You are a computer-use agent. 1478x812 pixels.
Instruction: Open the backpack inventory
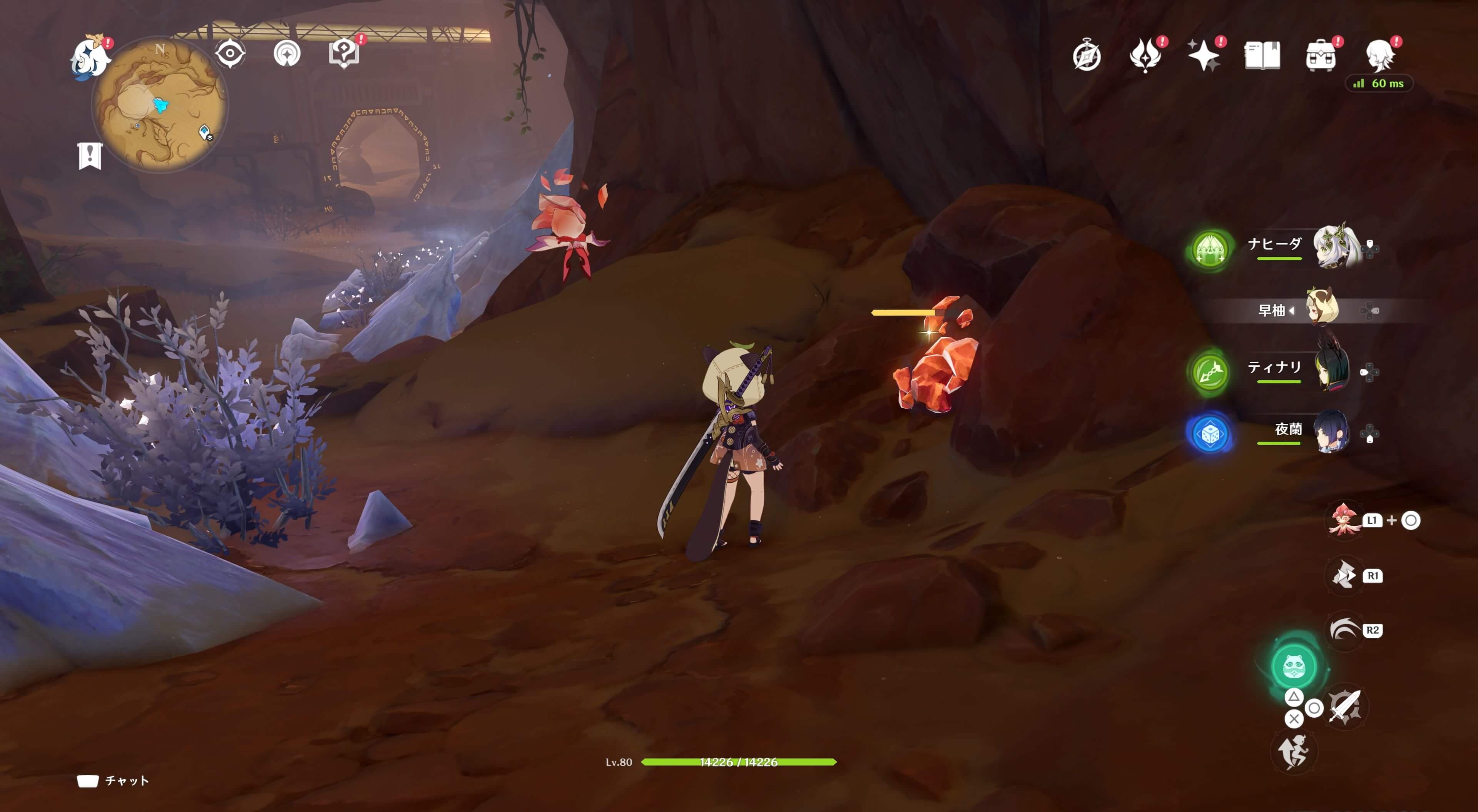tap(1320, 56)
